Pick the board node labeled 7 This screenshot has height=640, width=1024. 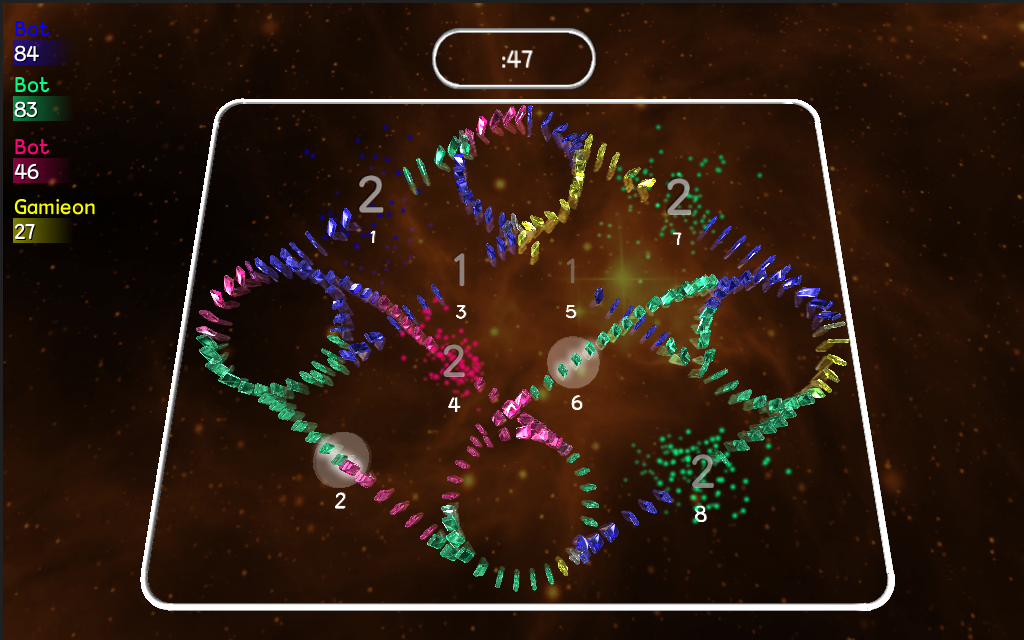679,198
